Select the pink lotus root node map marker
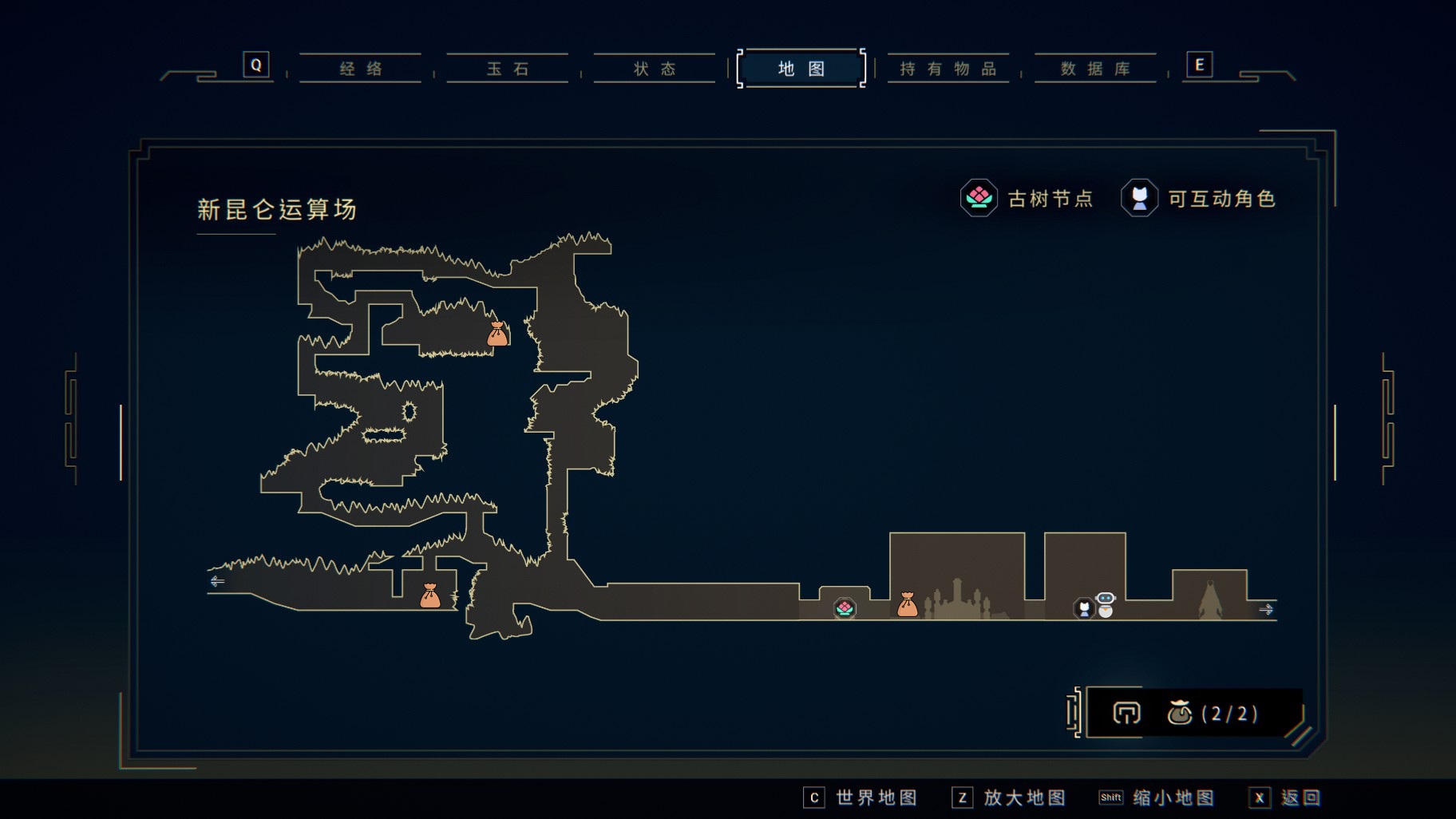Image resolution: width=1456 pixels, height=819 pixels. point(845,609)
